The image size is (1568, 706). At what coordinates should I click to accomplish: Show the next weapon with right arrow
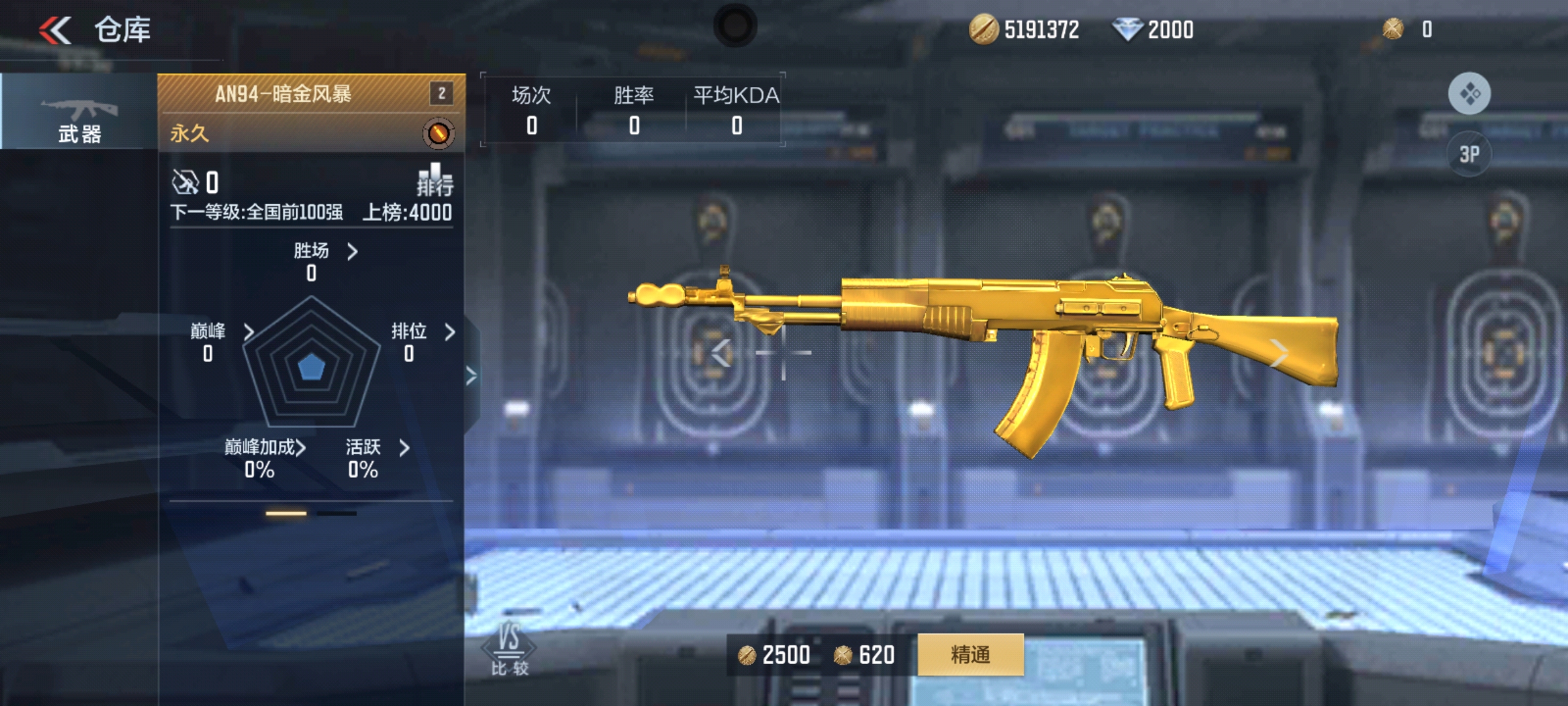(x=1279, y=353)
